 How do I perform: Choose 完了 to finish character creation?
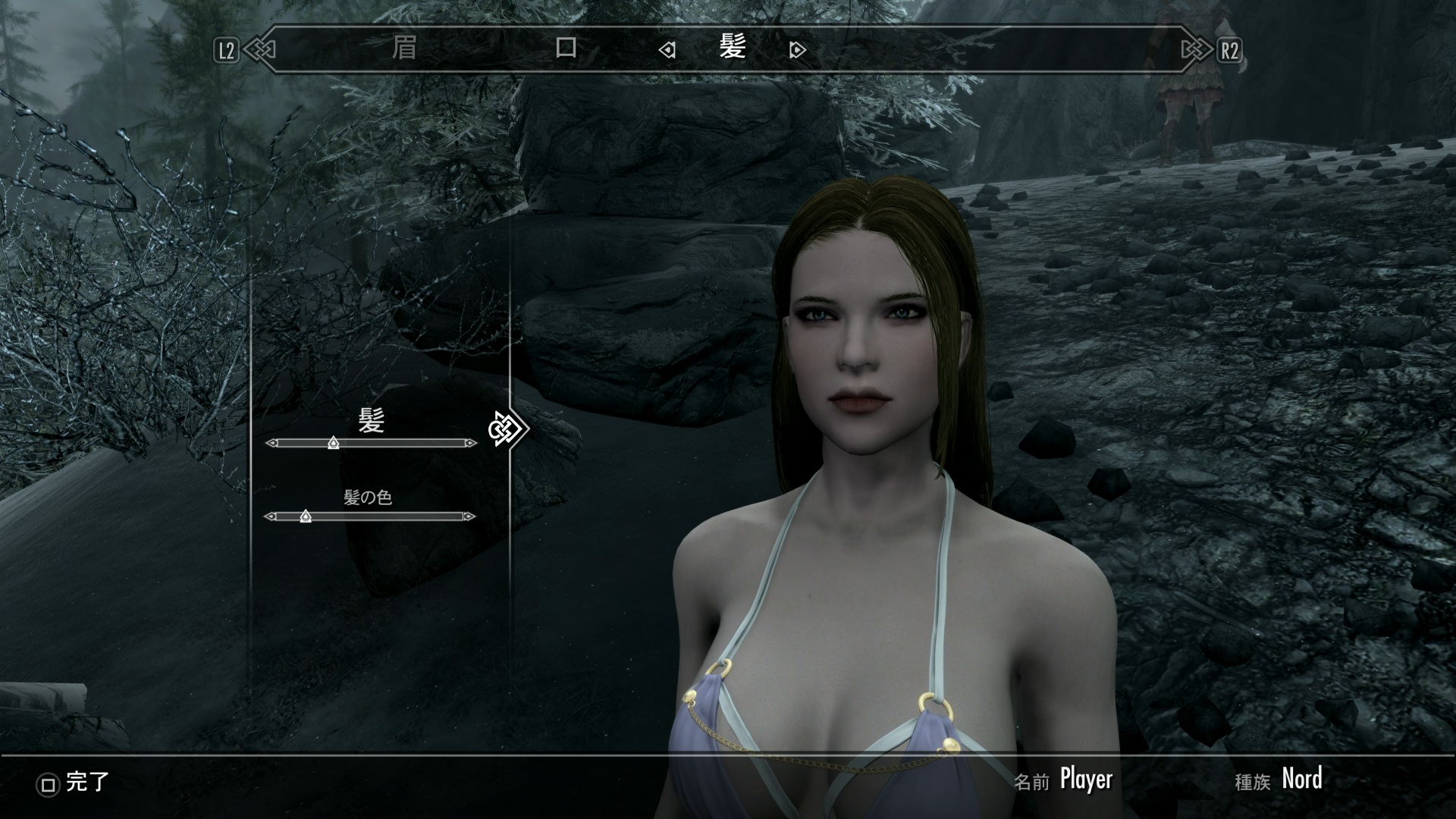[x=74, y=783]
